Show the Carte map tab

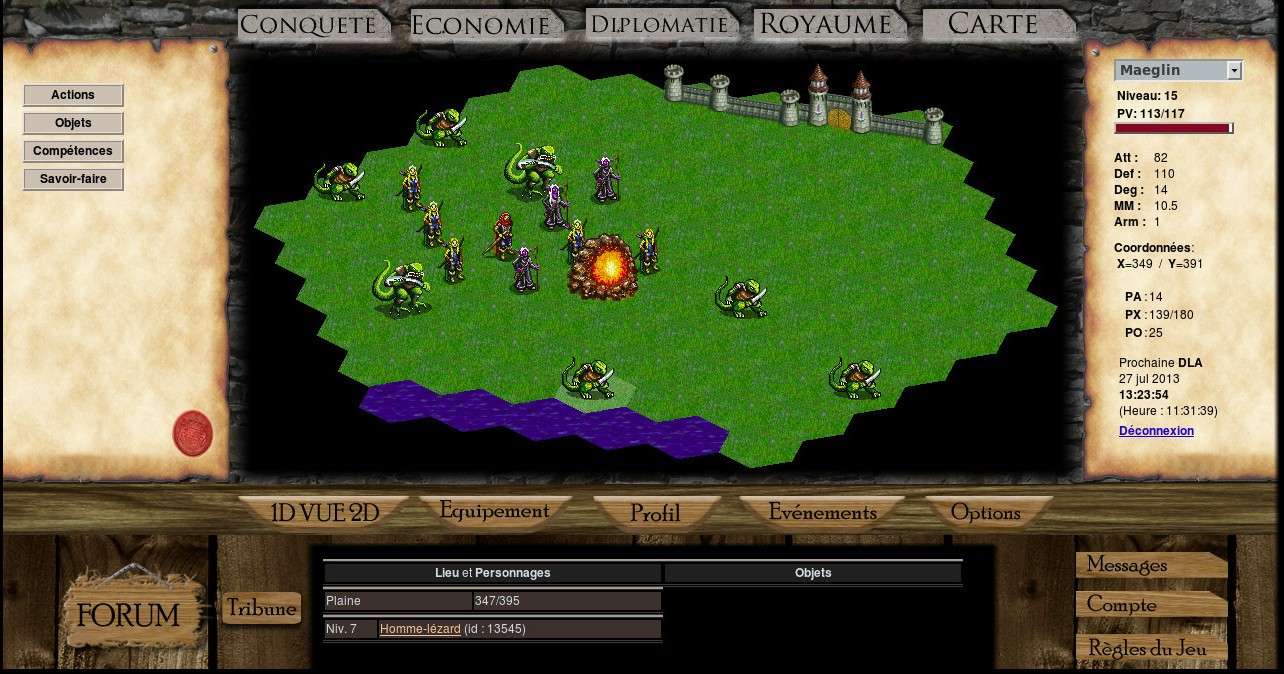pyautogui.click(x=992, y=24)
